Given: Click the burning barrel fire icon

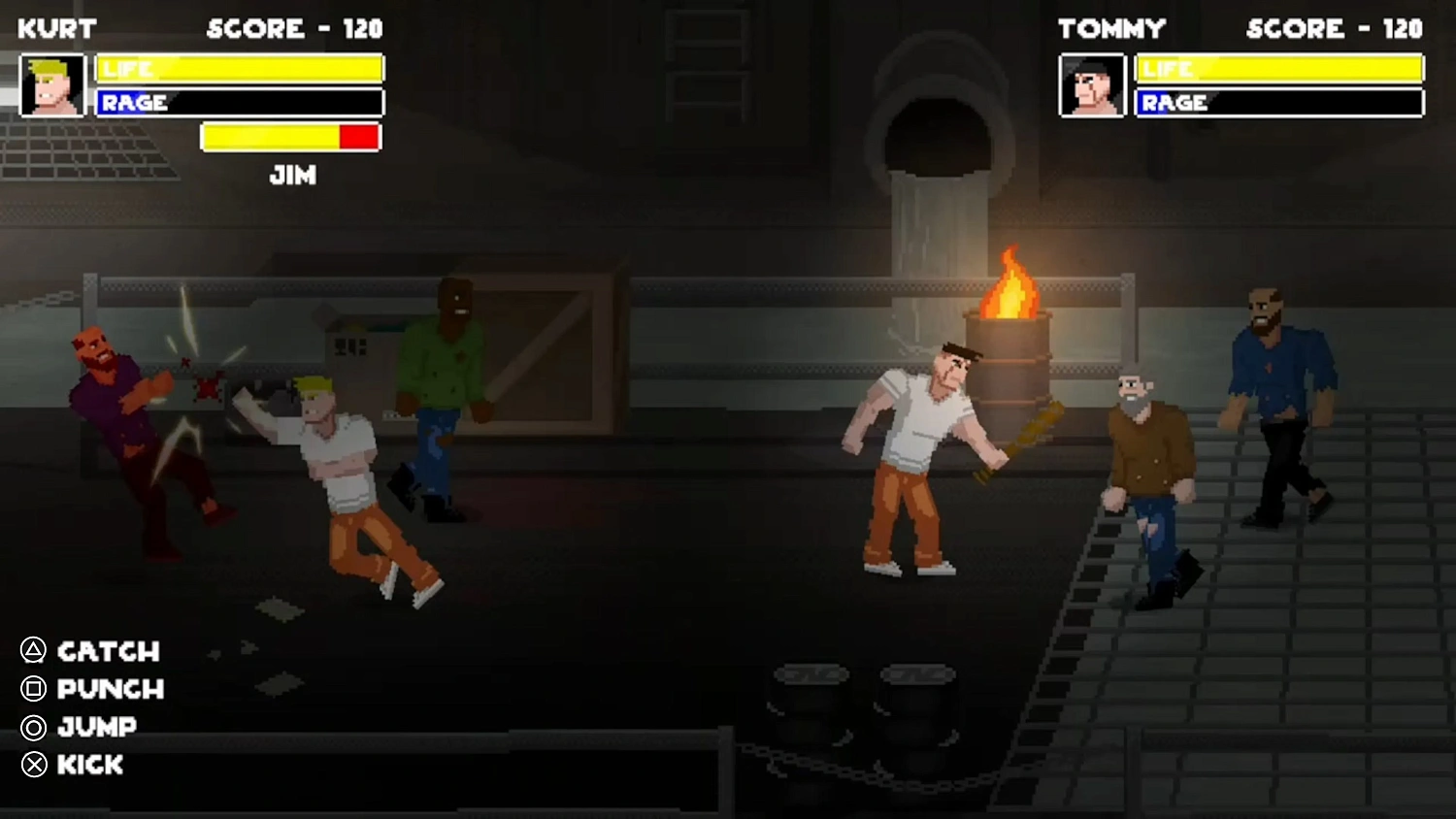Looking at the screenshot, I should (x=1011, y=286).
